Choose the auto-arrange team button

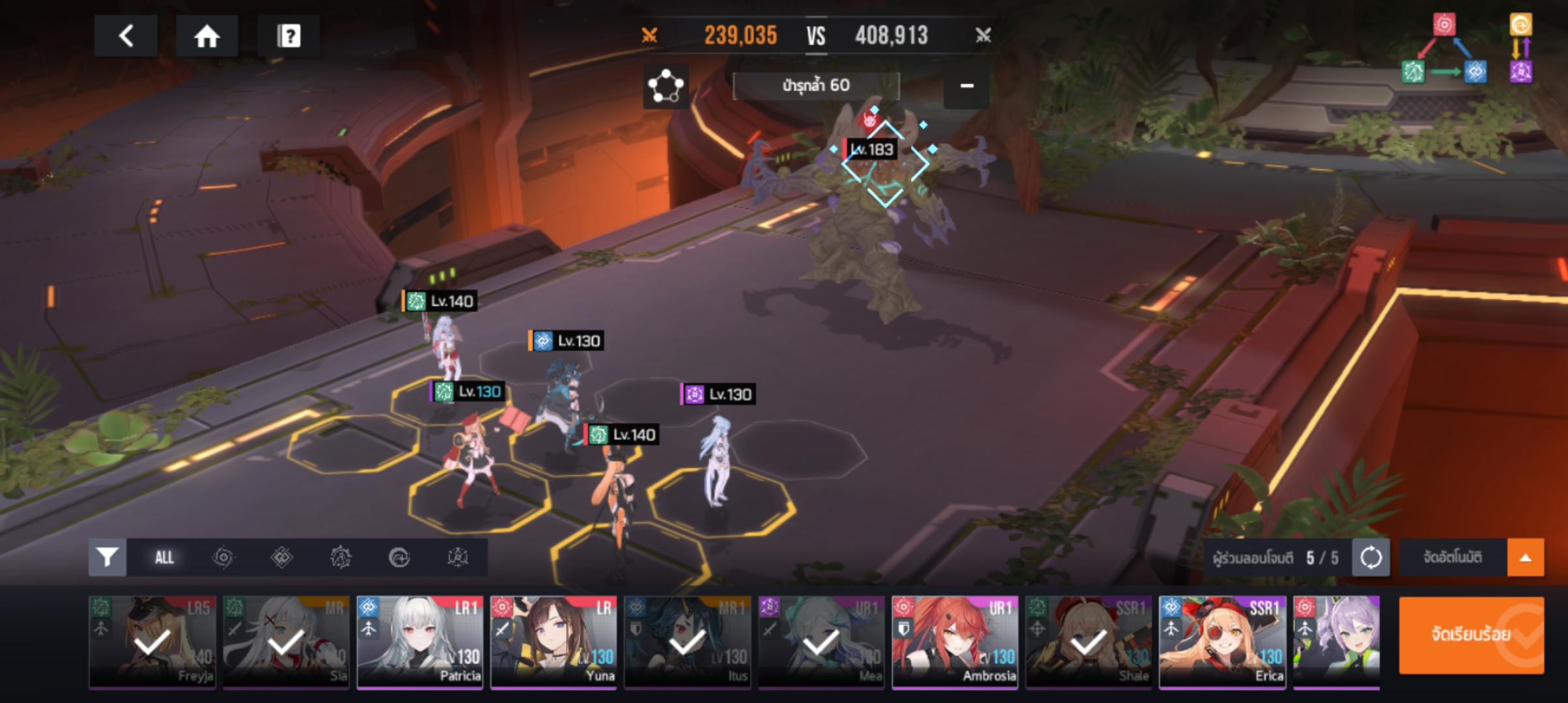click(x=1453, y=557)
